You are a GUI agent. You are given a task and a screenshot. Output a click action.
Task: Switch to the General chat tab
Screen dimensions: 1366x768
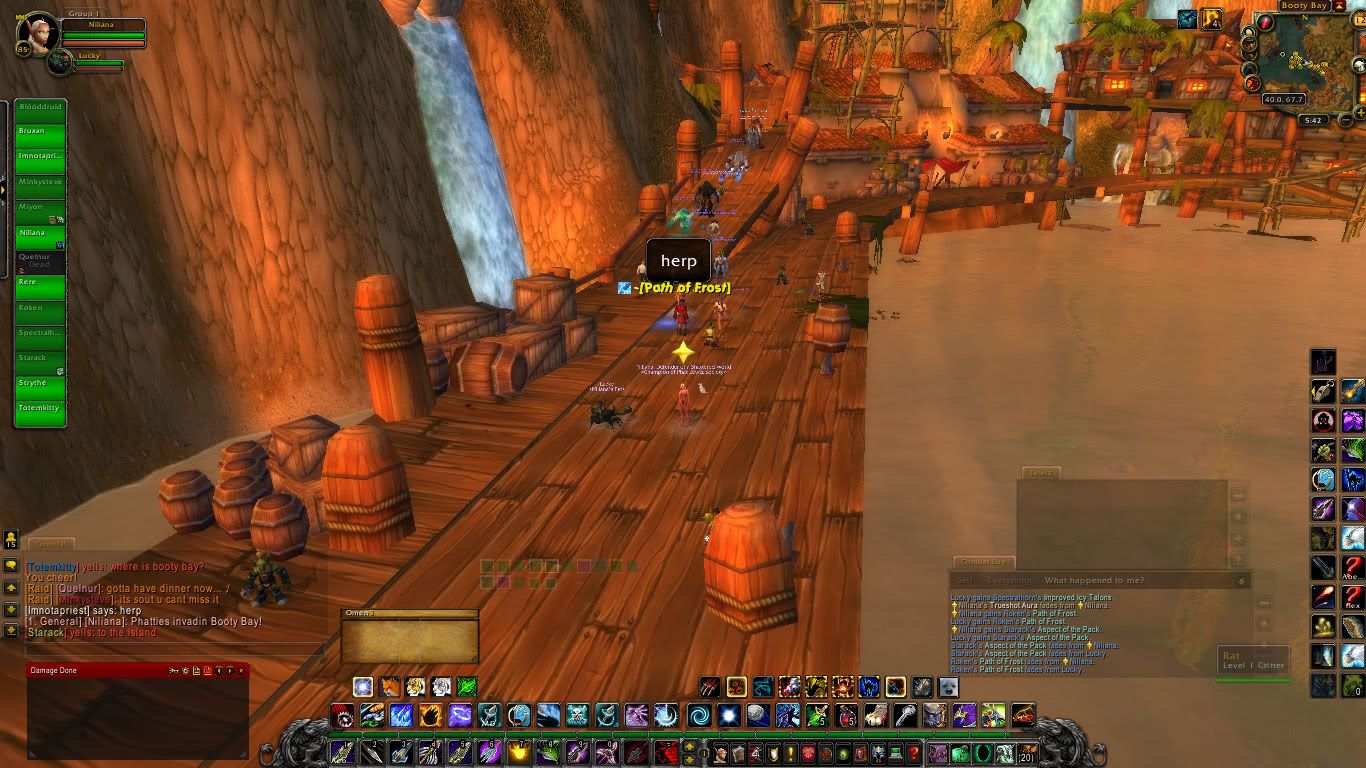[x=50, y=544]
